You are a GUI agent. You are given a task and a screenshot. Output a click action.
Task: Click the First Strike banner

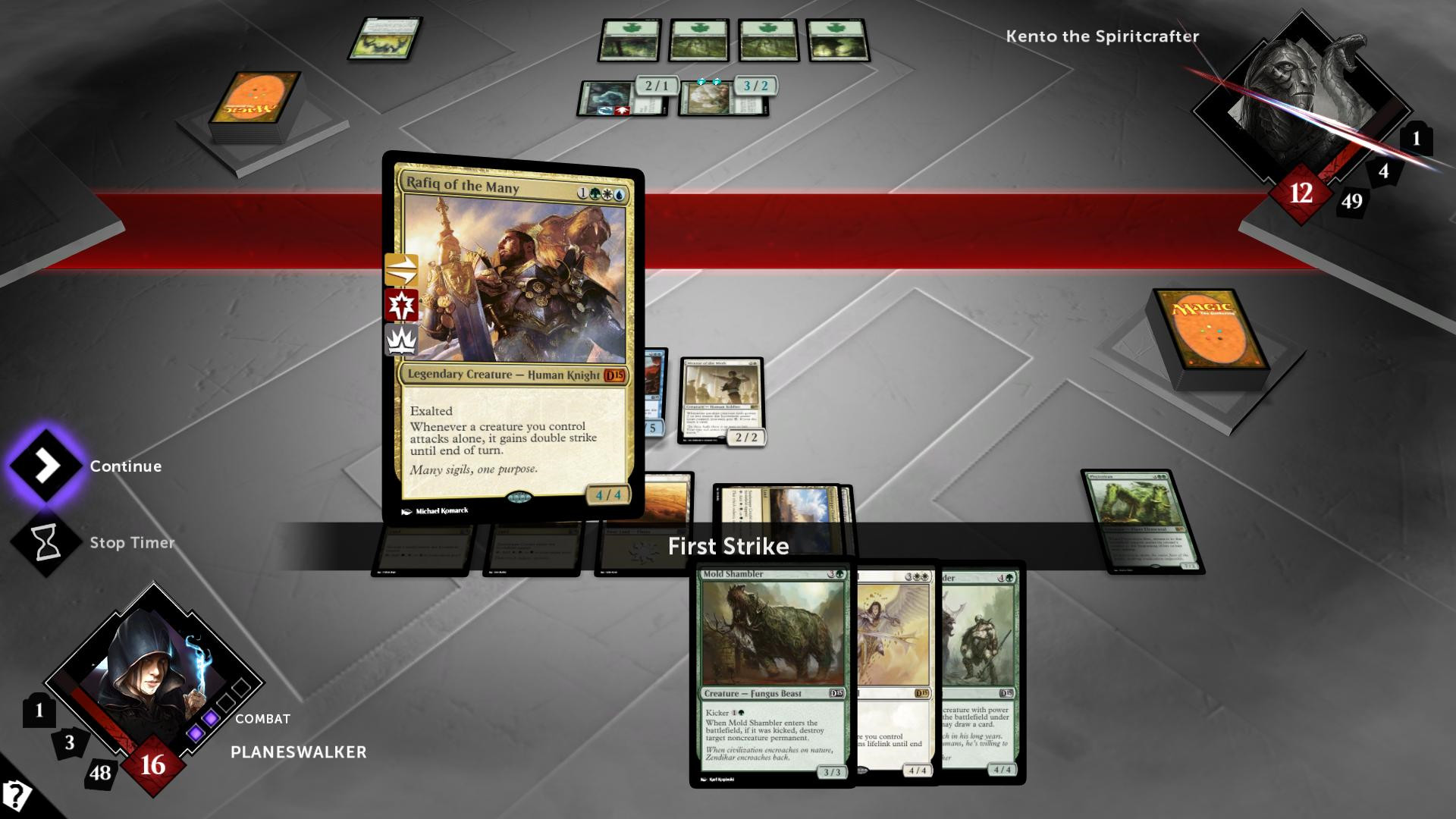(x=728, y=546)
